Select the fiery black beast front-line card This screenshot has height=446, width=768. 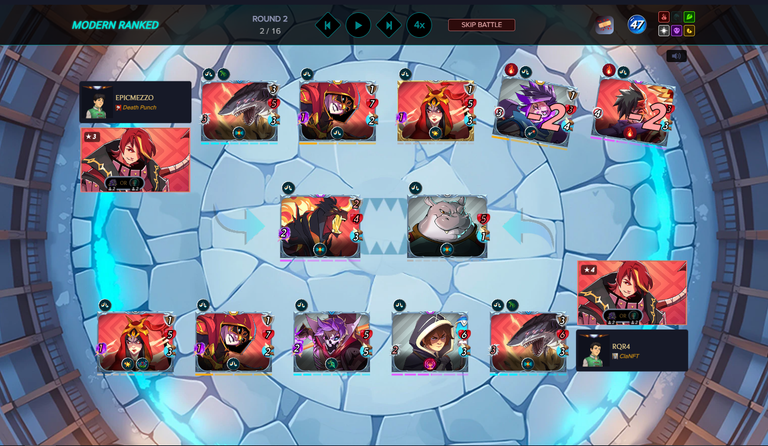[320, 227]
